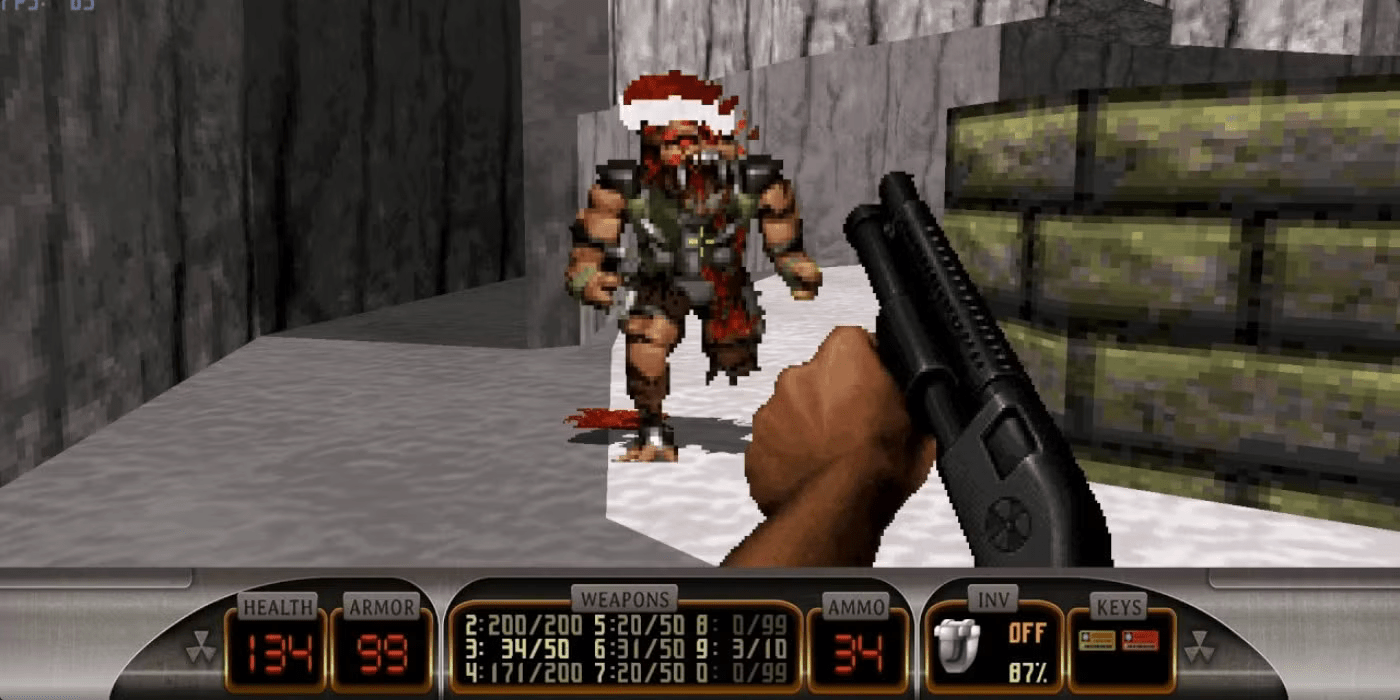The height and width of the screenshot is (700, 1400).
Task: Select the protective boots inventory item
Action: (x=955, y=643)
